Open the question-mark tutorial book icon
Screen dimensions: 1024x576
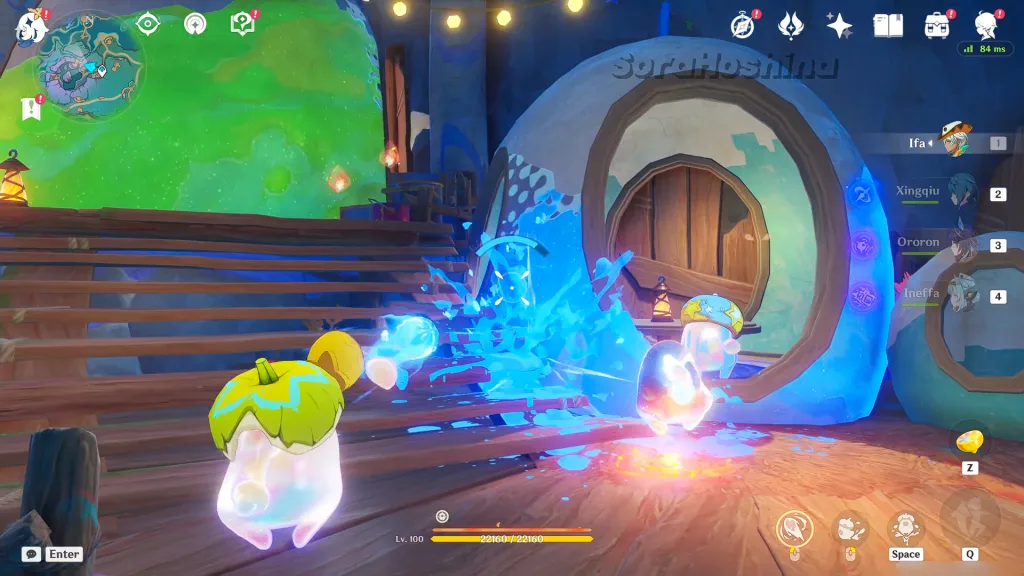(243, 24)
